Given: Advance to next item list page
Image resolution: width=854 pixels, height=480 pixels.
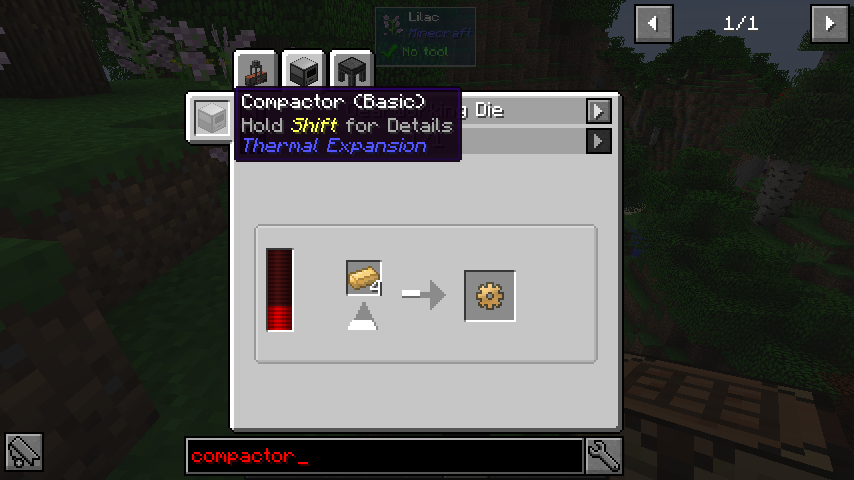Looking at the screenshot, I should point(830,23).
